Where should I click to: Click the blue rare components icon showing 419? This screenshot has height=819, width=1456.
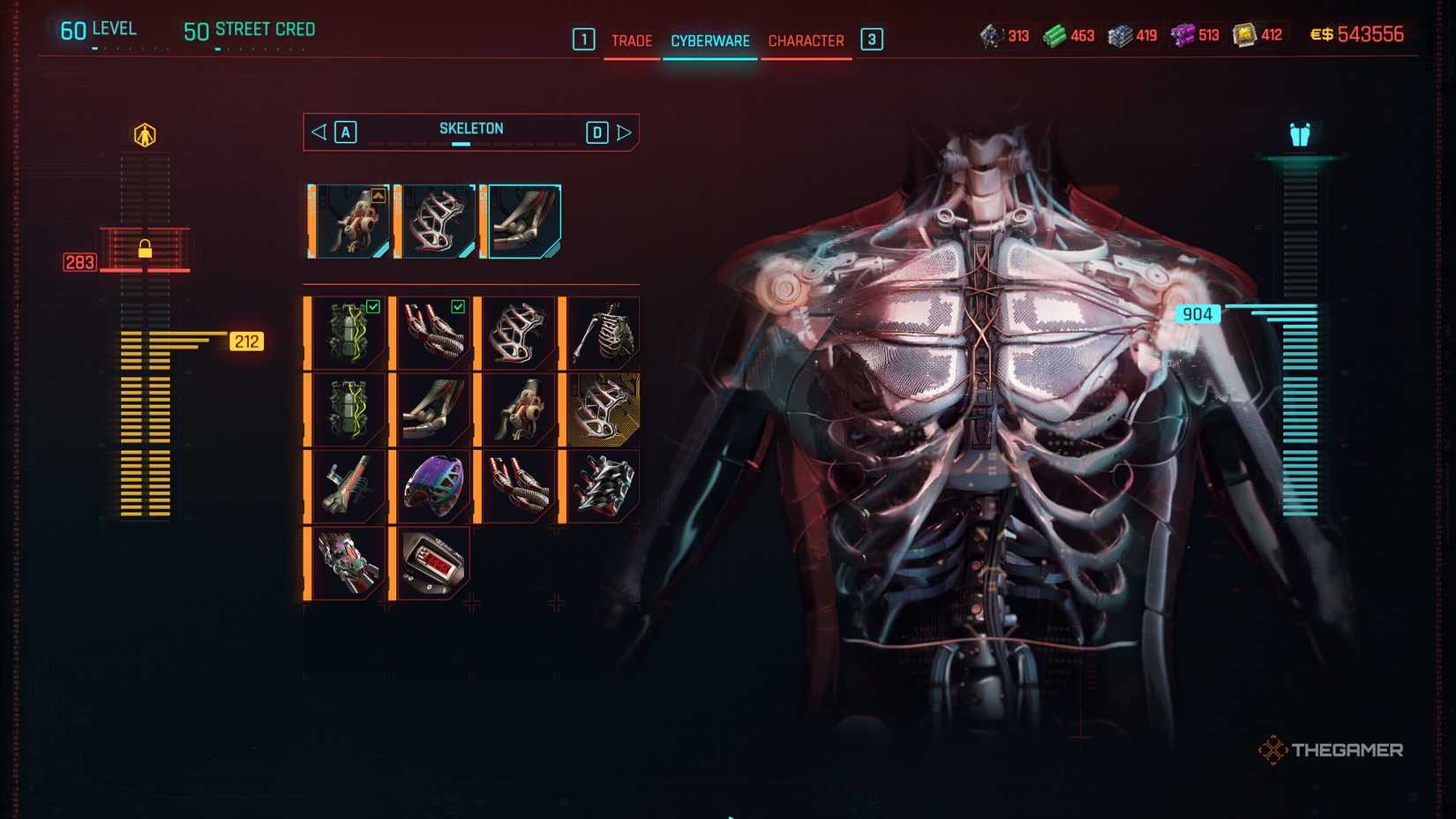pos(1119,35)
